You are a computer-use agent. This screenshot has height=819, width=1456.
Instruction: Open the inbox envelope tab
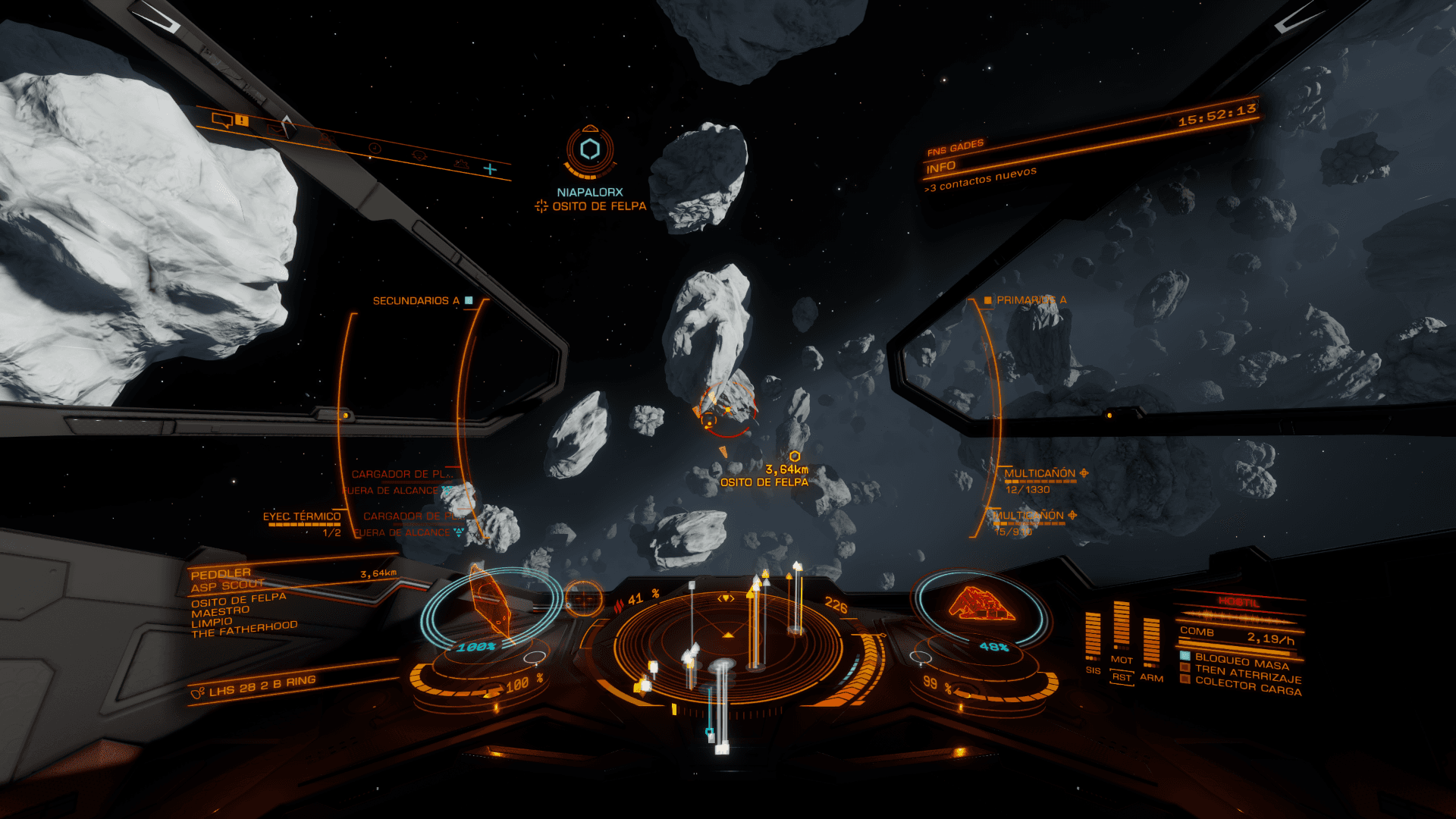(x=276, y=130)
